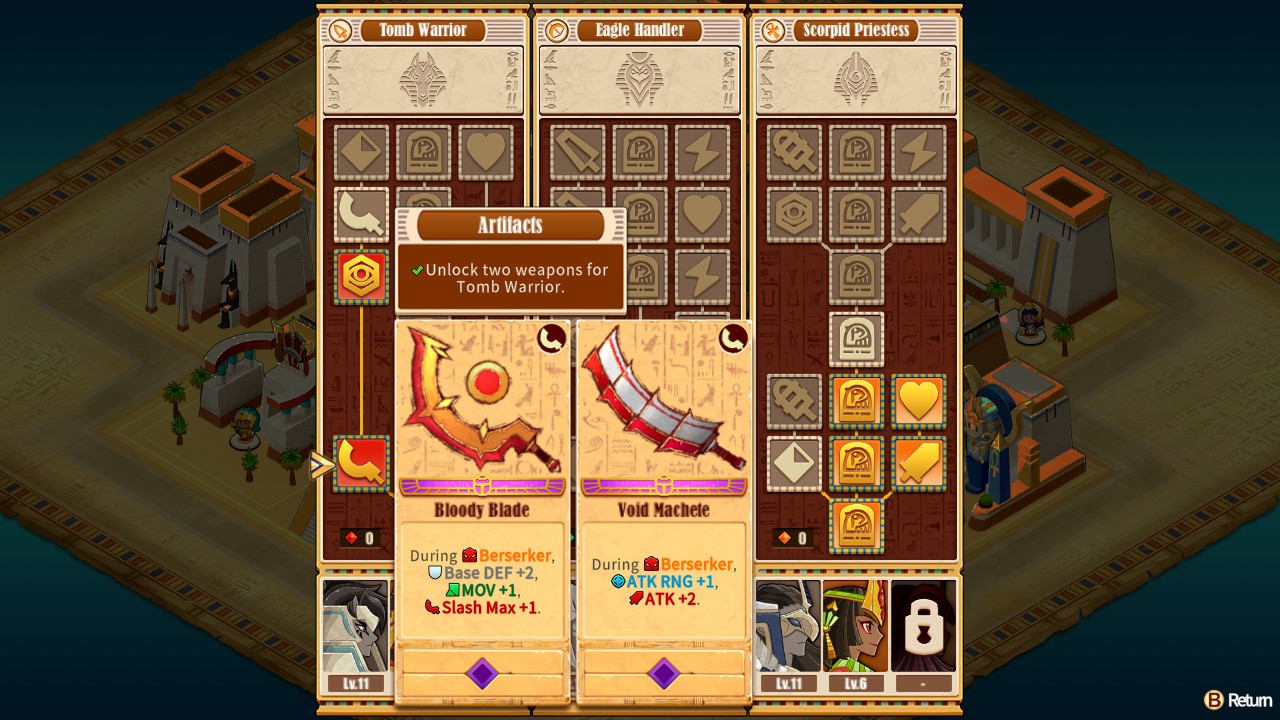Viewport: 1280px width, 720px height.
Task: Click the orange gem currency counter
Action: click(x=791, y=536)
